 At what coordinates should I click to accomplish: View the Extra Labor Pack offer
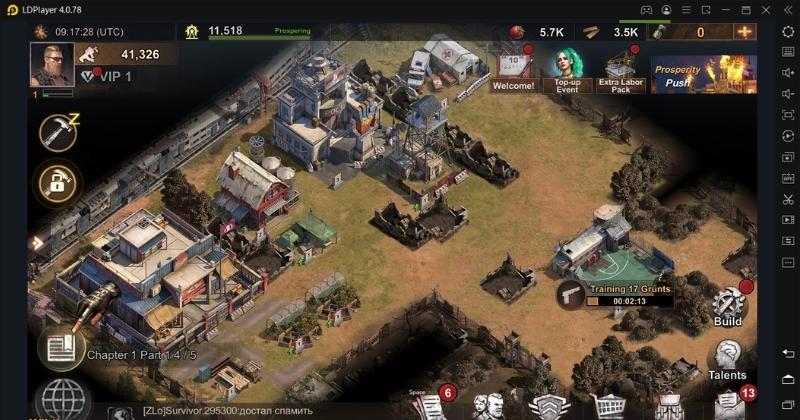[621, 69]
